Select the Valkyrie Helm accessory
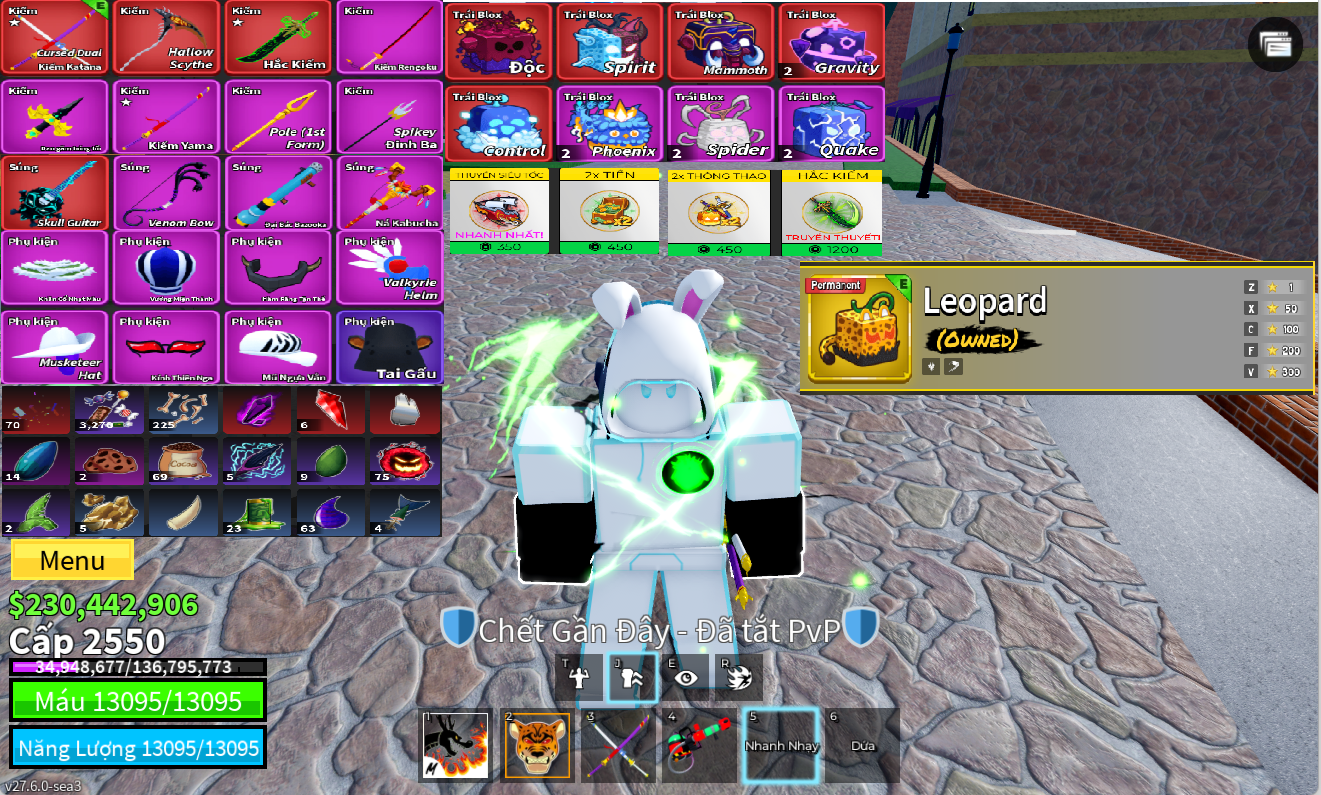1321x795 pixels. tap(390, 268)
